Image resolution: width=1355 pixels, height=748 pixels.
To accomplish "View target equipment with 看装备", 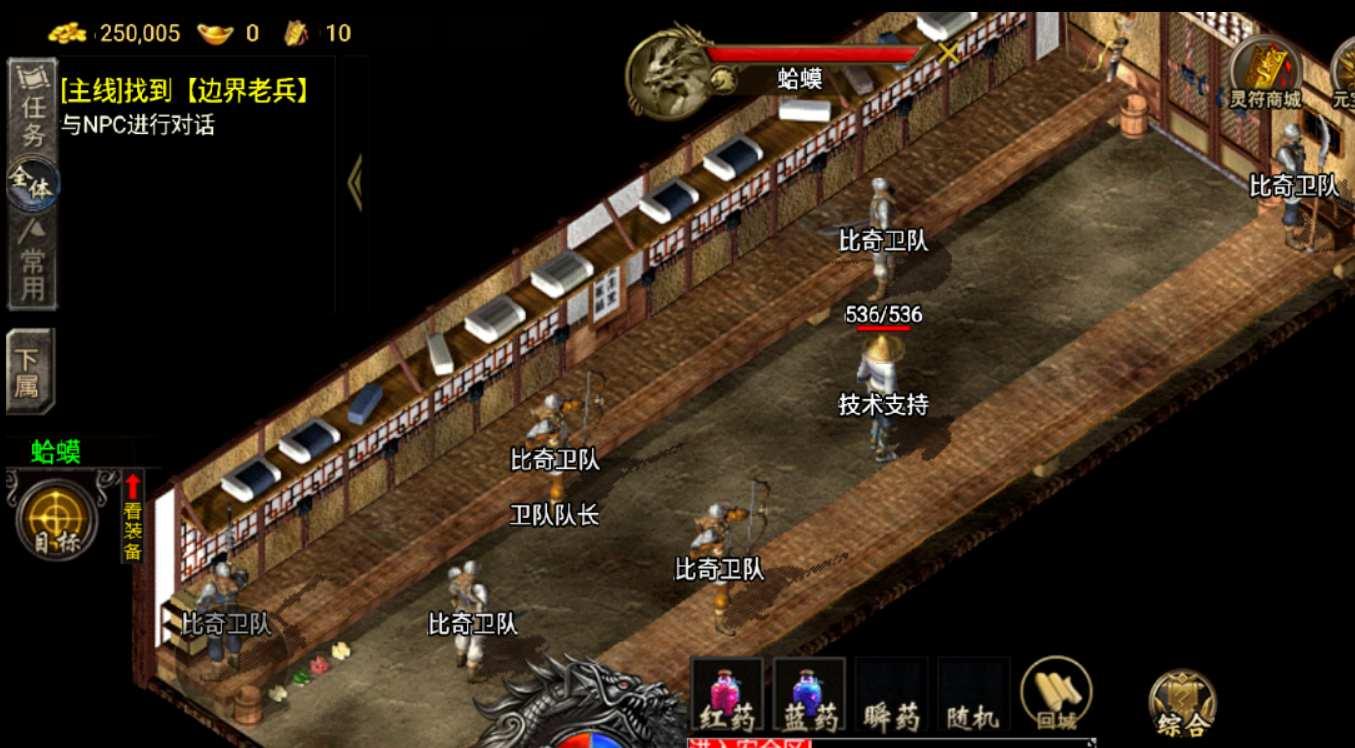I will pos(132,517).
